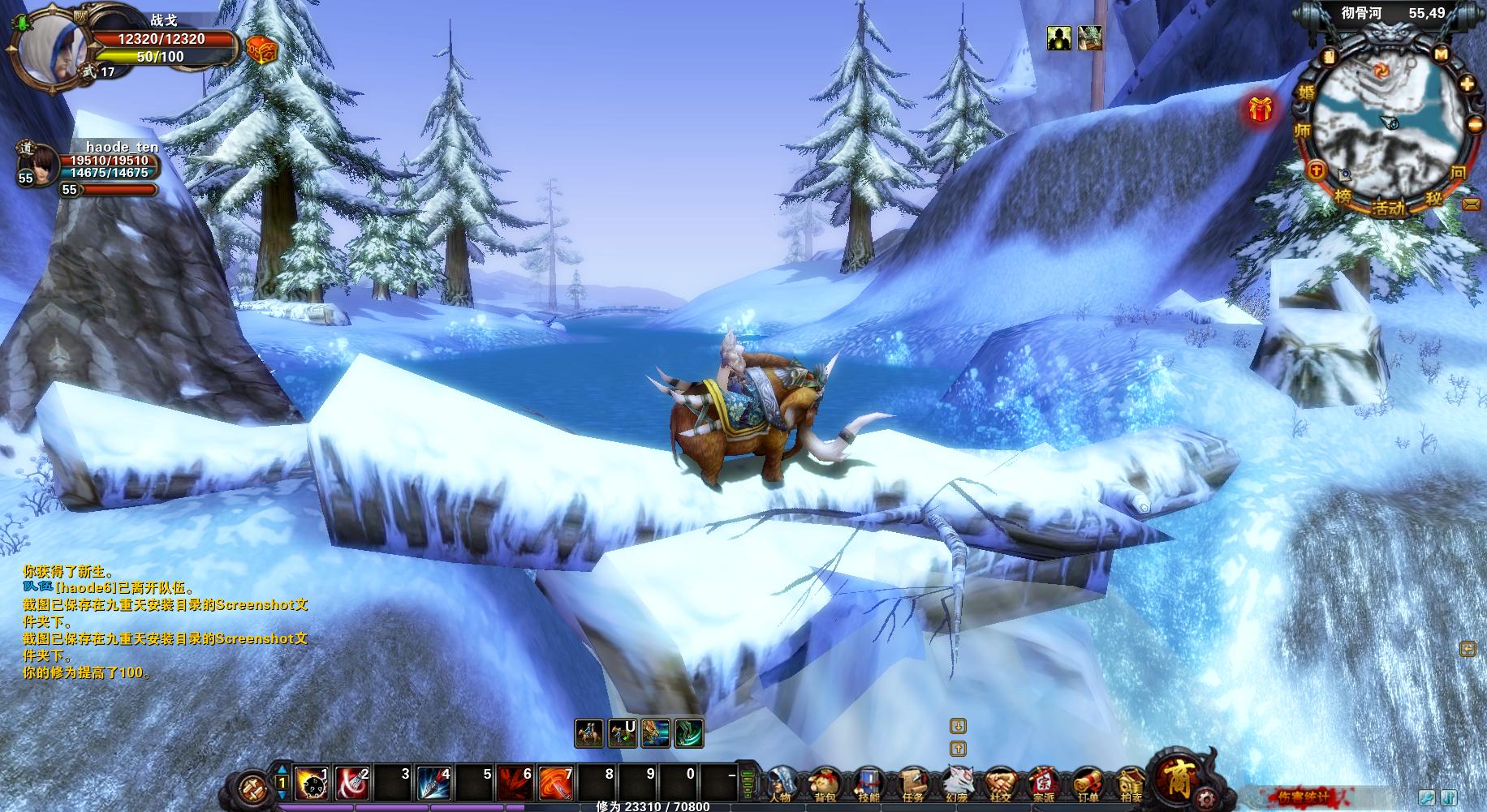The height and width of the screenshot is (812, 1487).
Task: Open the 人物 character panel
Action: click(781, 784)
